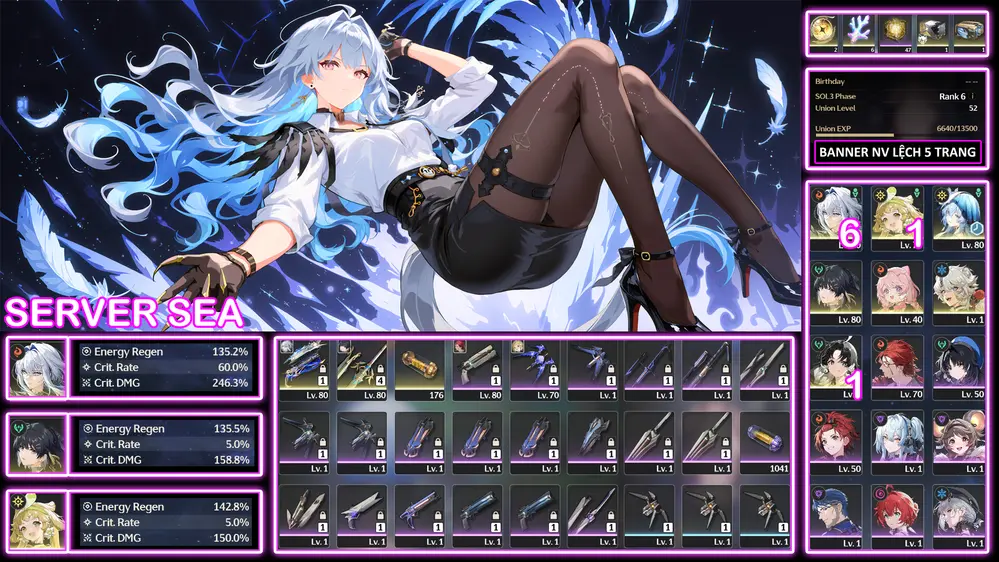Viewport: 999px width, 562px height.
Task: Open the white-haired portrait beside 246.3% Crit. DMG
Action: pyautogui.click(x=37, y=367)
